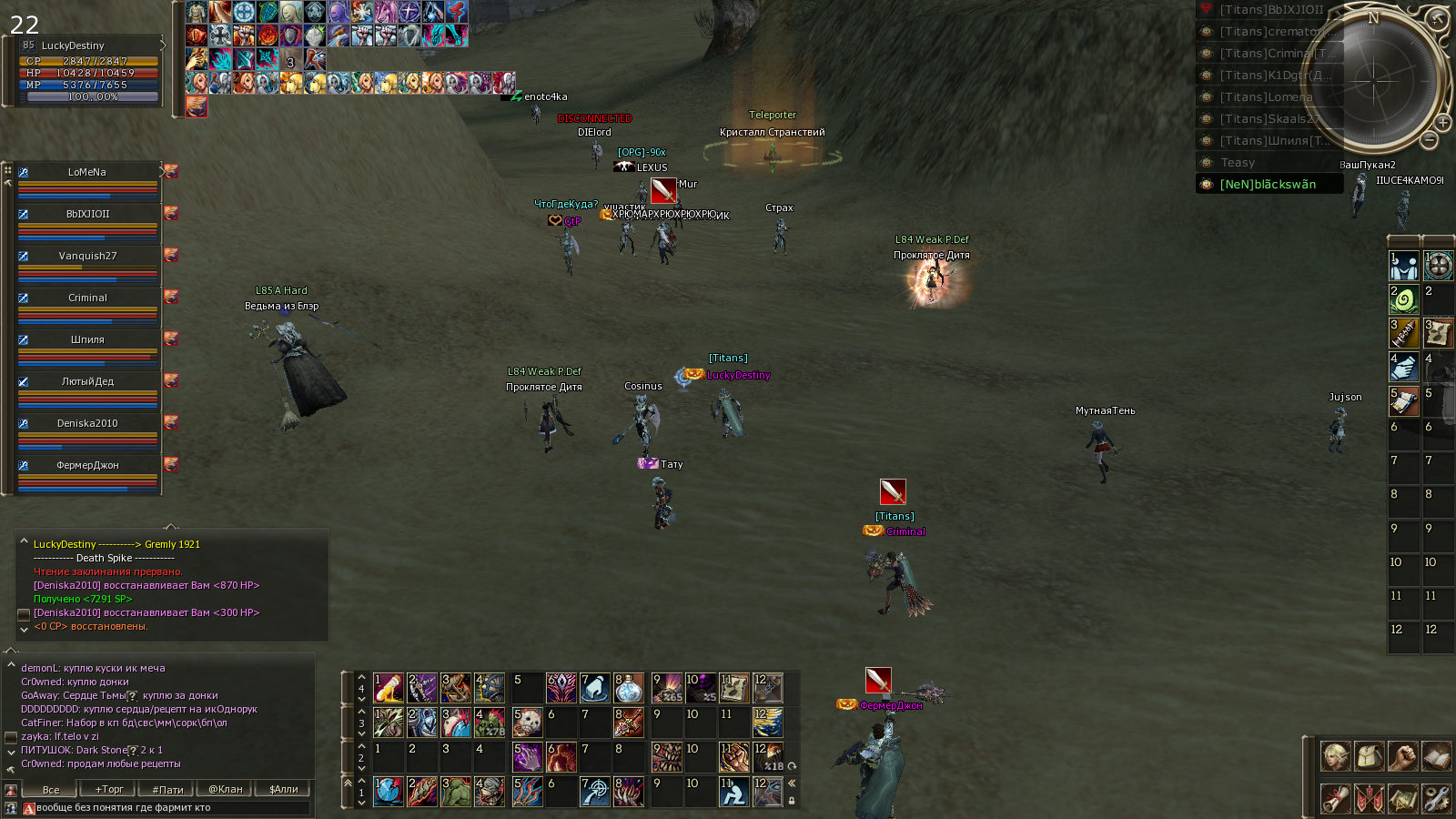Select party member Vanquish27
1456x819 pixels.
tap(87, 256)
